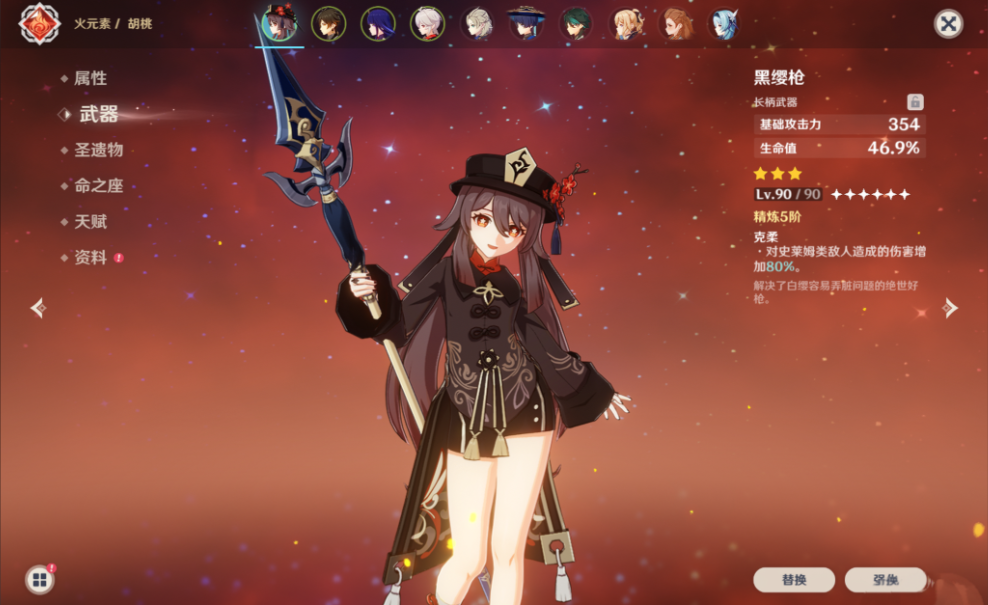Choose Zhongli's portrait in the character row

pyautogui.click(x=328, y=23)
